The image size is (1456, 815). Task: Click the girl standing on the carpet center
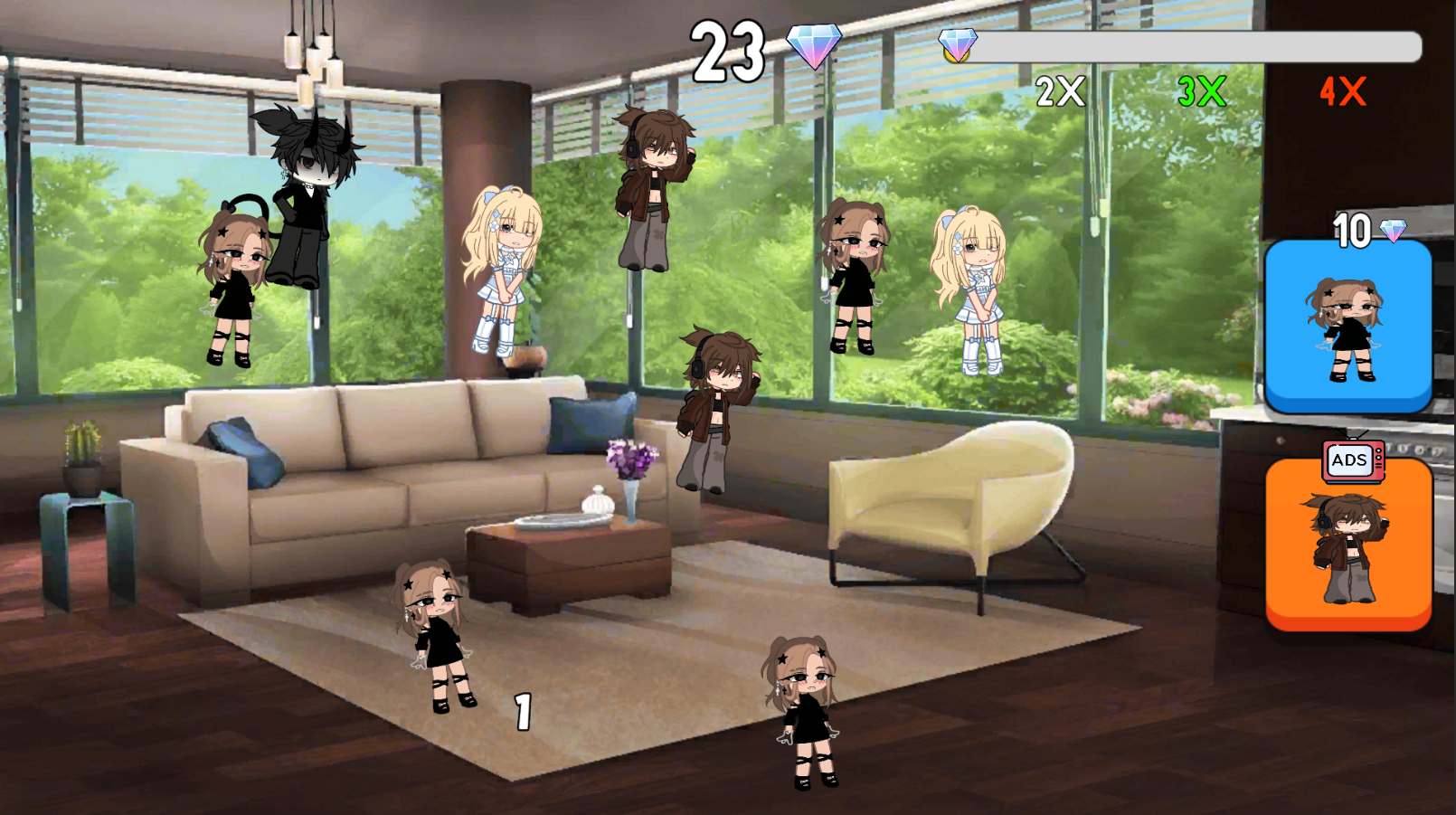[x=807, y=706]
